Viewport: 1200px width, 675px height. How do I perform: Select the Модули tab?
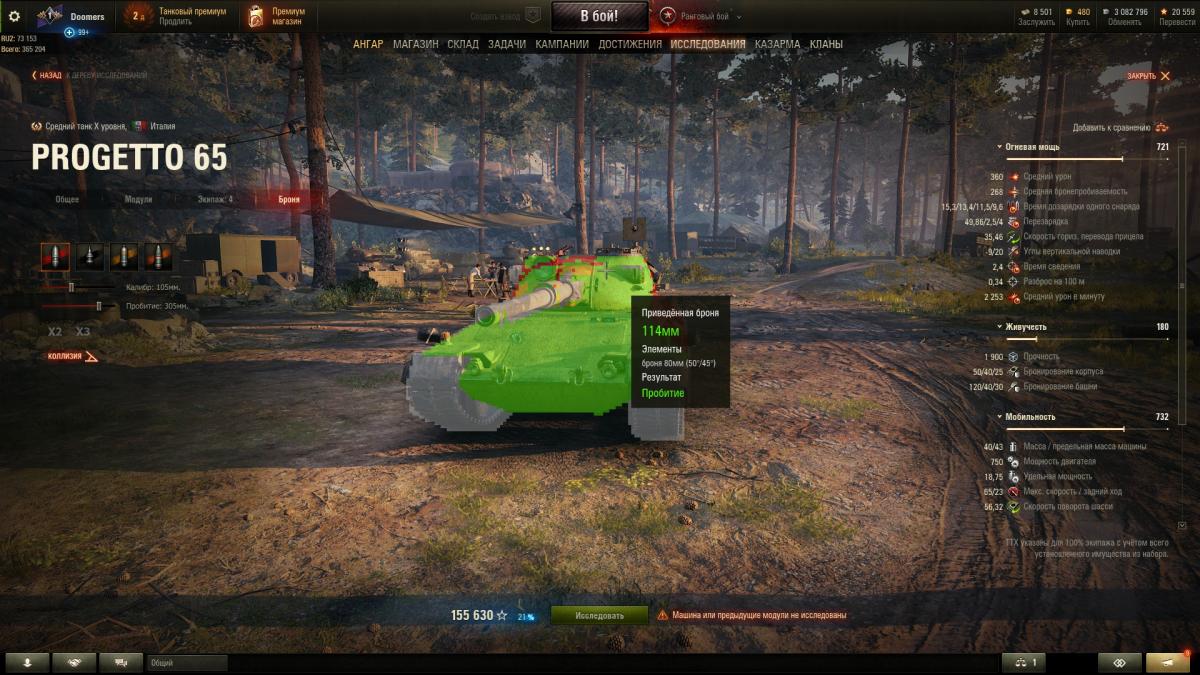coord(138,199)
